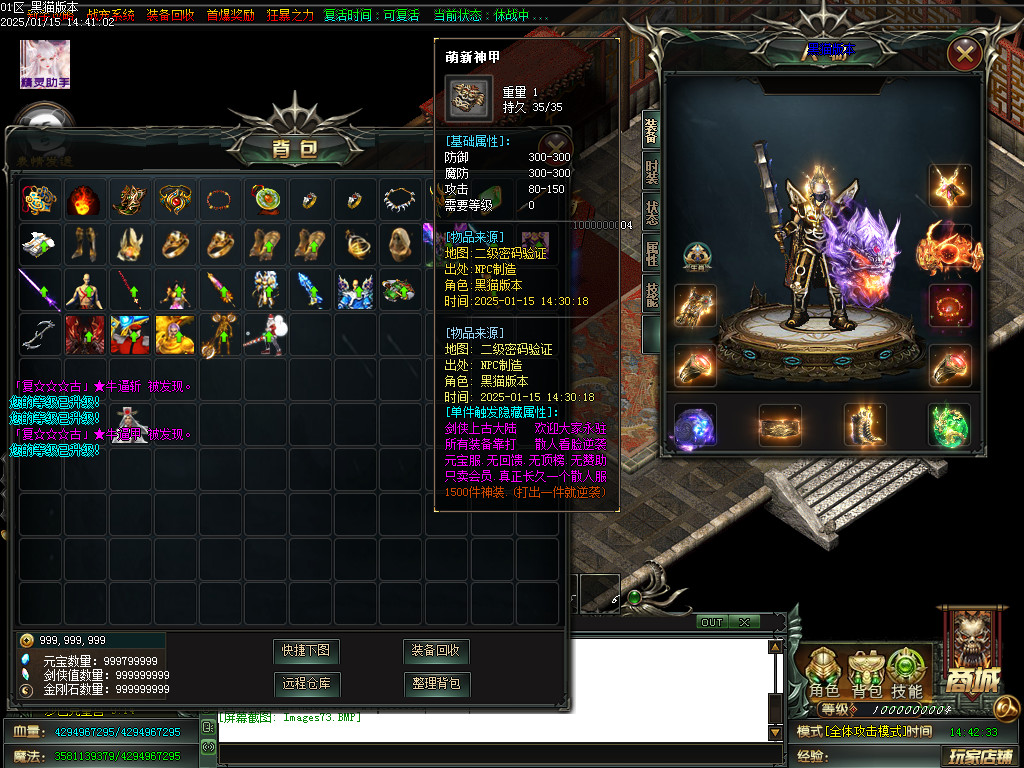Open the 商城 shop
This screenshot has height=768, width=1024.
click(x=967, y=651)
